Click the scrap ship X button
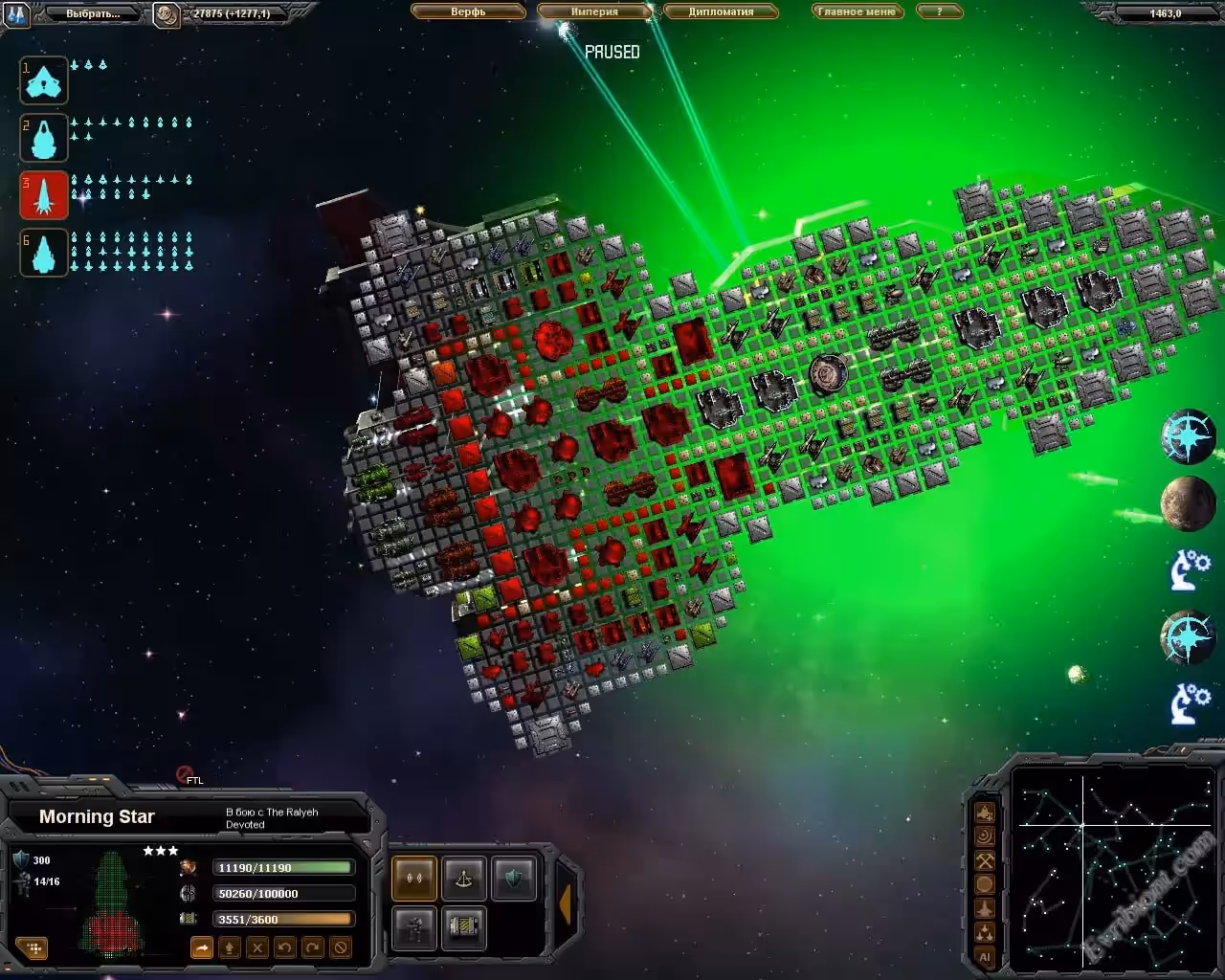Viewport: 1225px width, 980px height. click(x=256, y=947)
